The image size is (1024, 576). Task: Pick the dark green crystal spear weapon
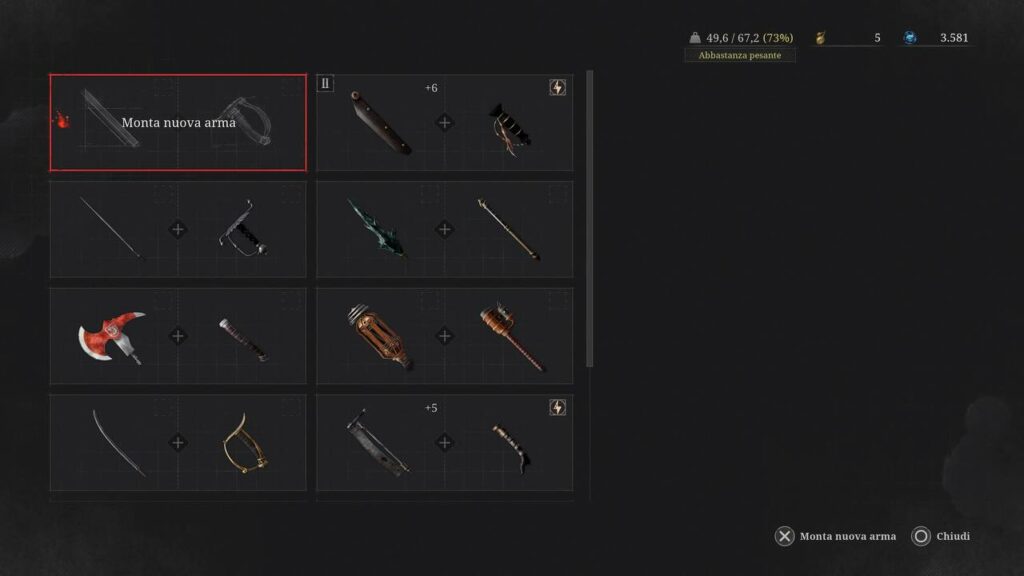point(445,229)
